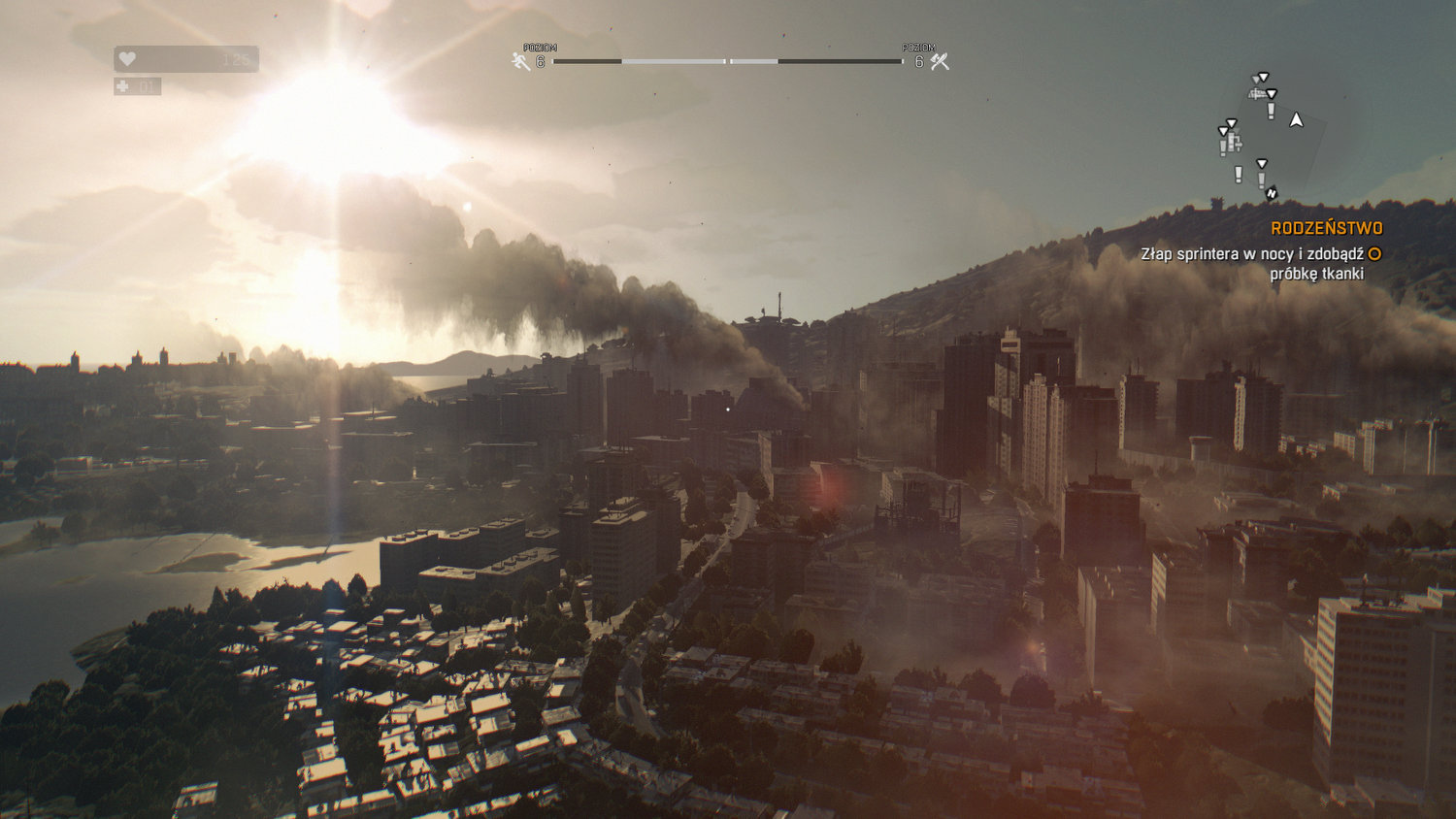Image resolution: width=1456 pixels, height=819 pixels.
Task: Select the agility running-figure level icon
Action: click(521, 62)
